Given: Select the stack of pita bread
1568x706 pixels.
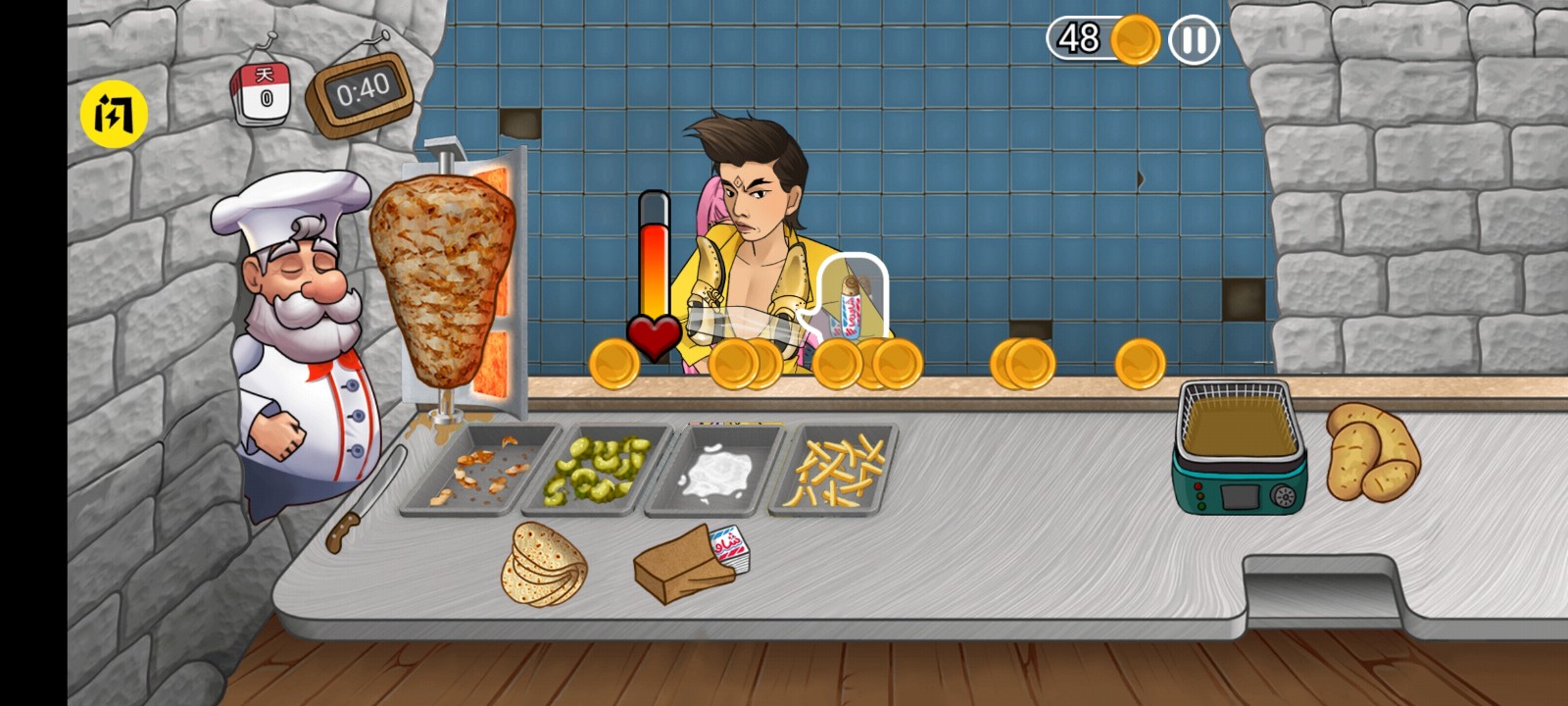Looking at the screenshot, I should click(x=545, y=566).
